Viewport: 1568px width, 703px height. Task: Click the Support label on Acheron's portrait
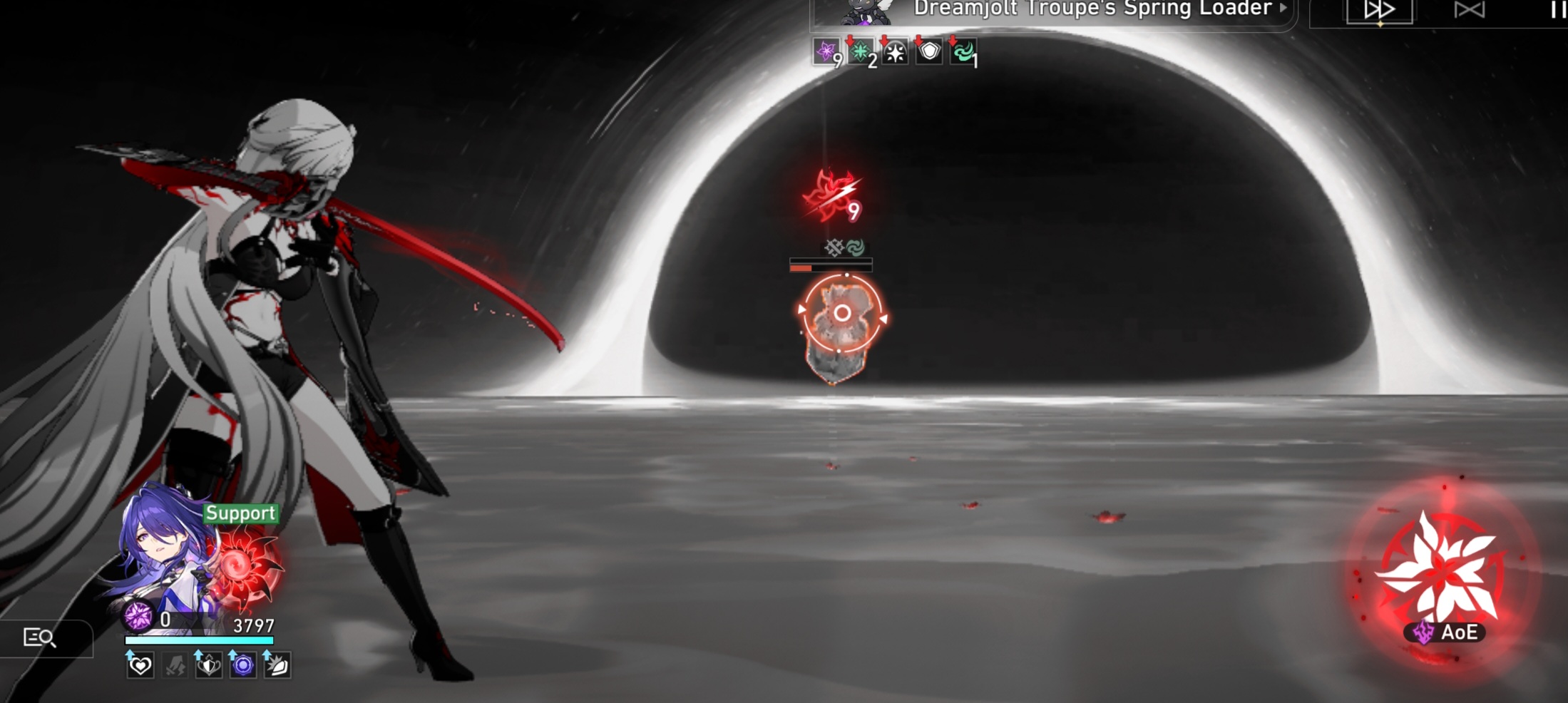(x=240, y=513)
